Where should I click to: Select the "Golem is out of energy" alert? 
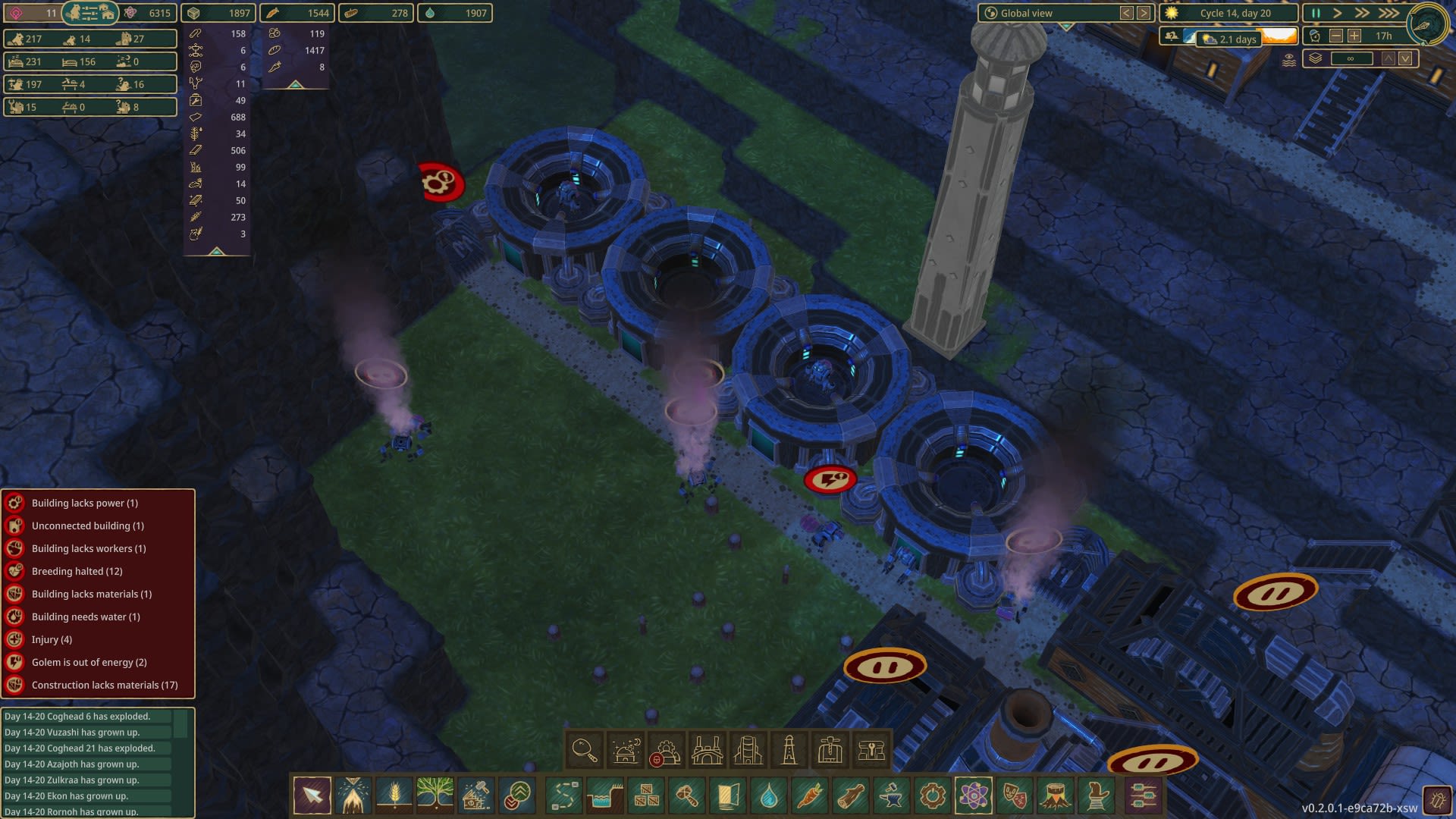pyautogui.click(x=89, y=662)
